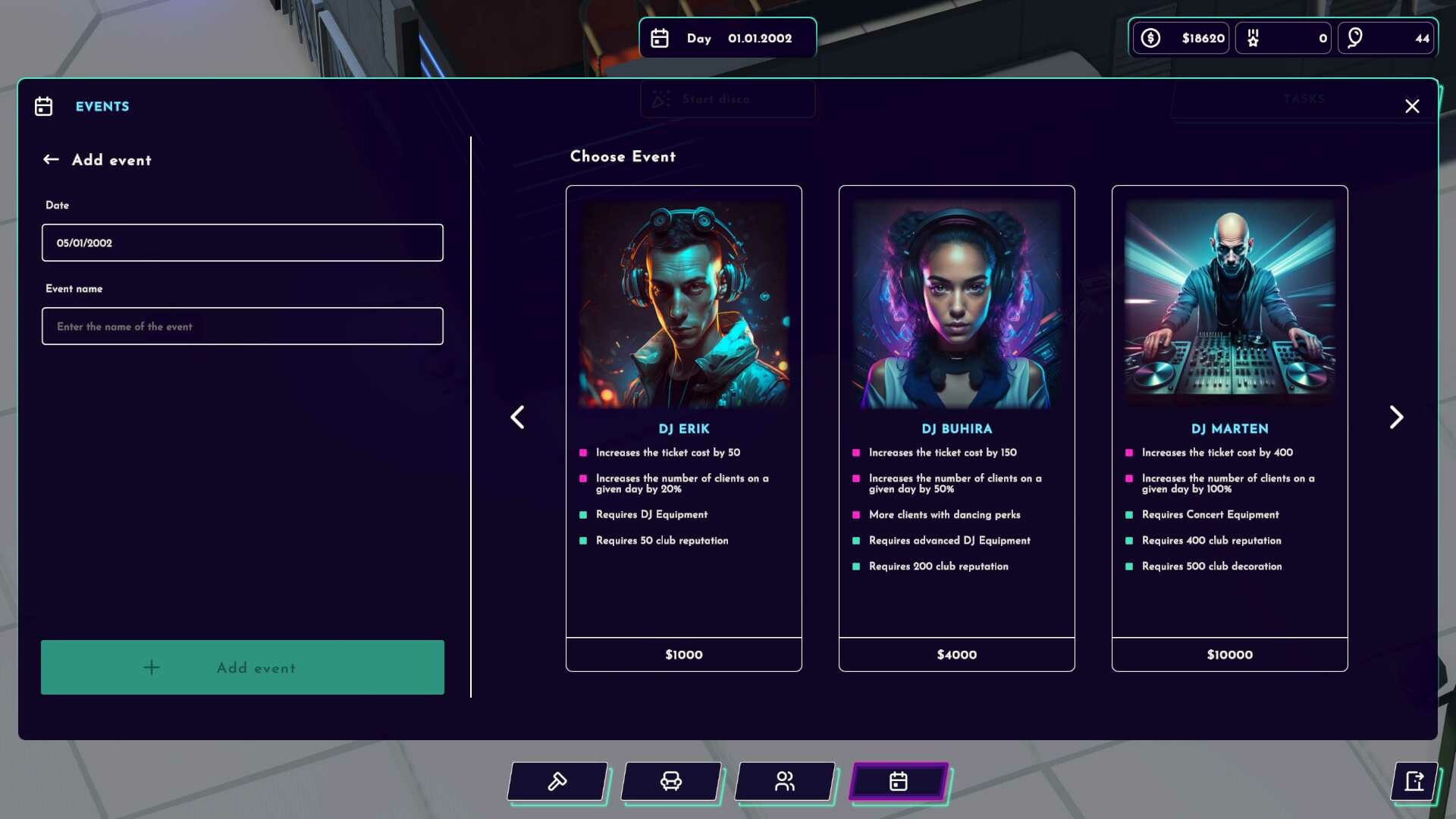
Task: Switch to the Tasks panel
Action: [x=1304, y=99]
